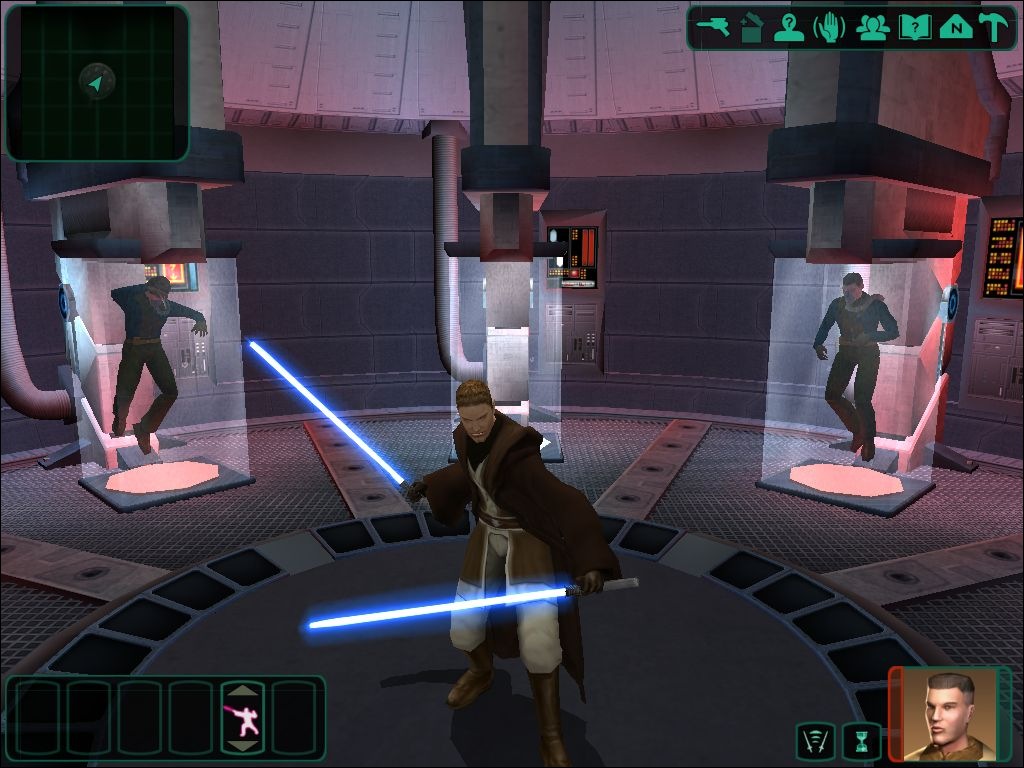Viewport: 1024px width, 768px height.
Task: Cycle action down with the slot's down arrow
Action: (x=244, y=745)
